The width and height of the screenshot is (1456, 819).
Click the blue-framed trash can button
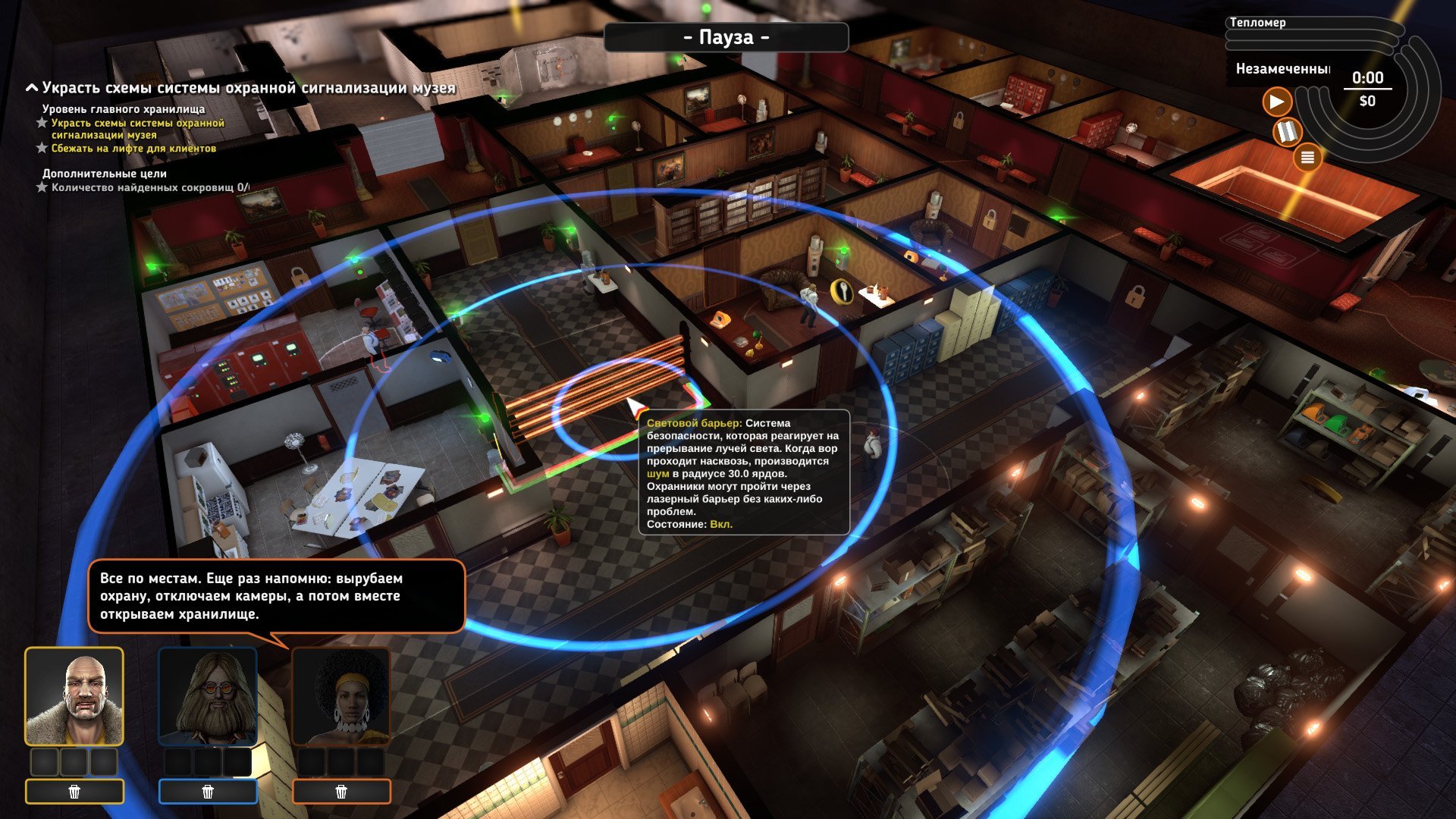208,792
